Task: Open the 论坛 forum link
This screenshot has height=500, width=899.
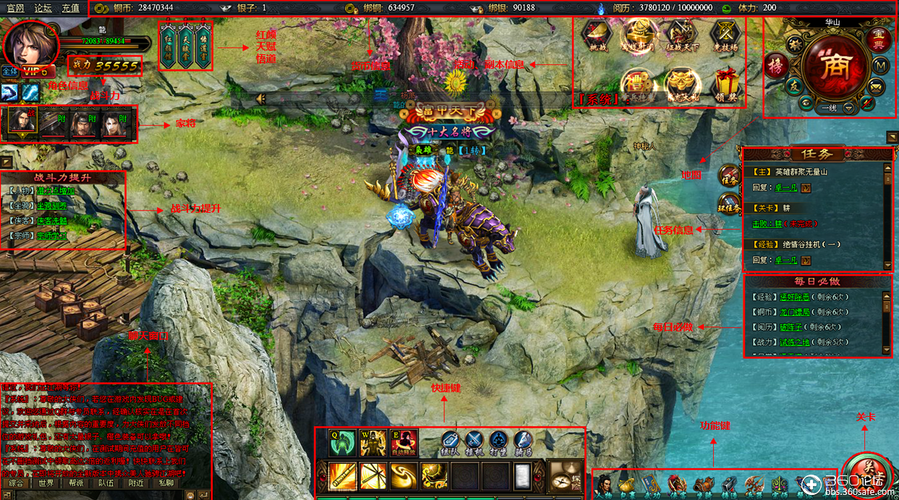Action: (x=43, y=7)
